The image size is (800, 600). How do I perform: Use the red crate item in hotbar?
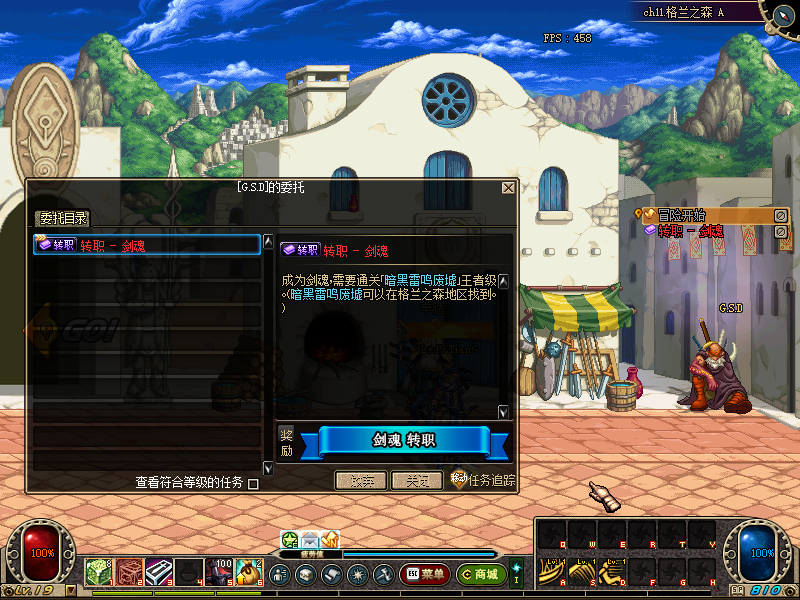pos(128,571)
